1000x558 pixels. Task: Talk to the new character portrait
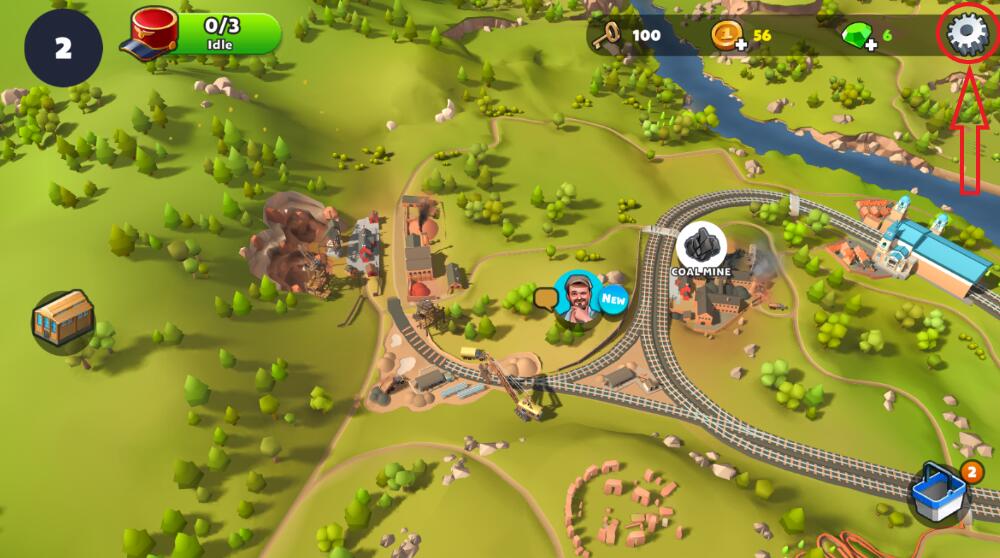pyautogui.click(x=576, y=298)
